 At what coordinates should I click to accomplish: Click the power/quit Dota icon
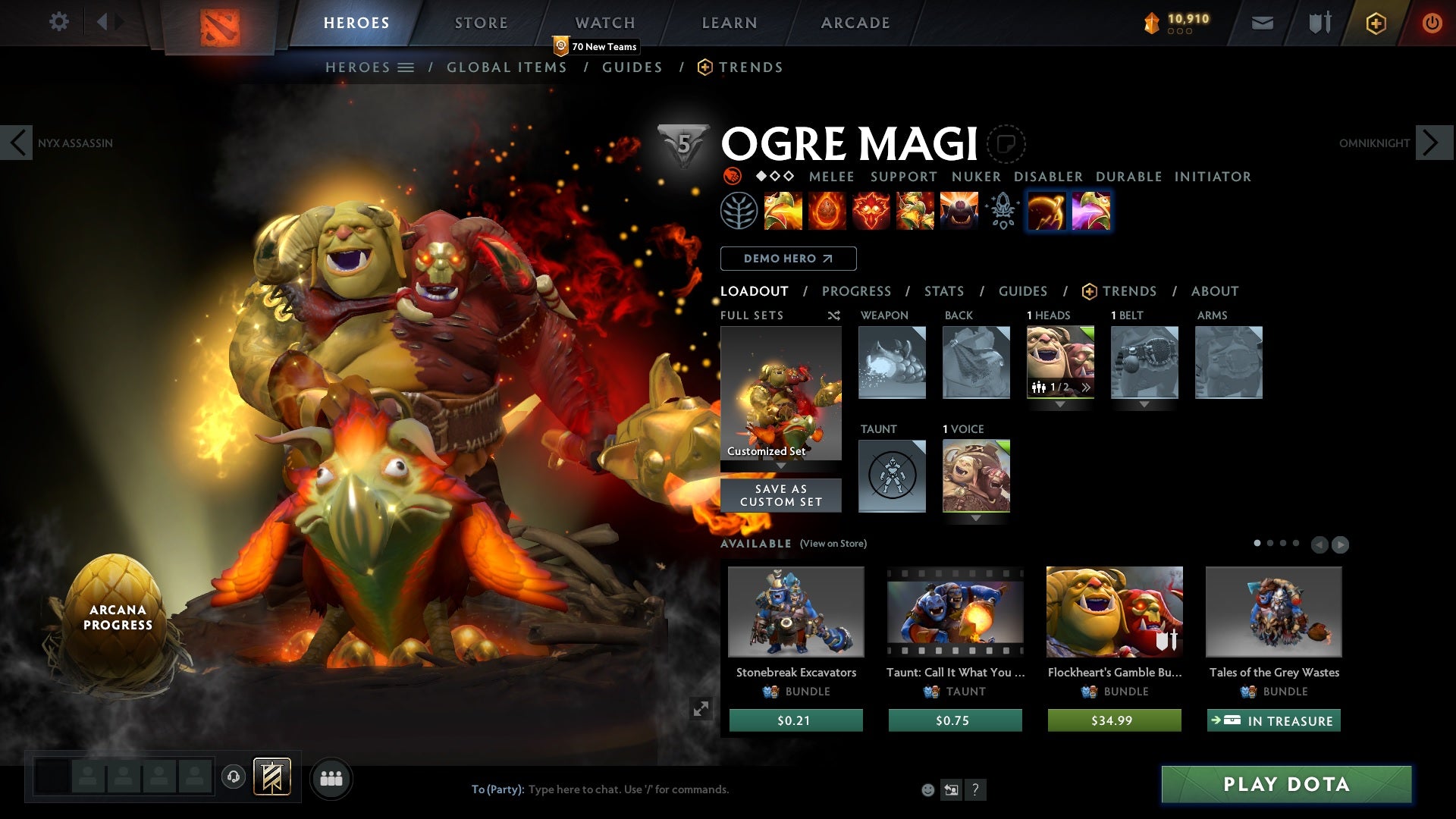[x=1432, y=23]
